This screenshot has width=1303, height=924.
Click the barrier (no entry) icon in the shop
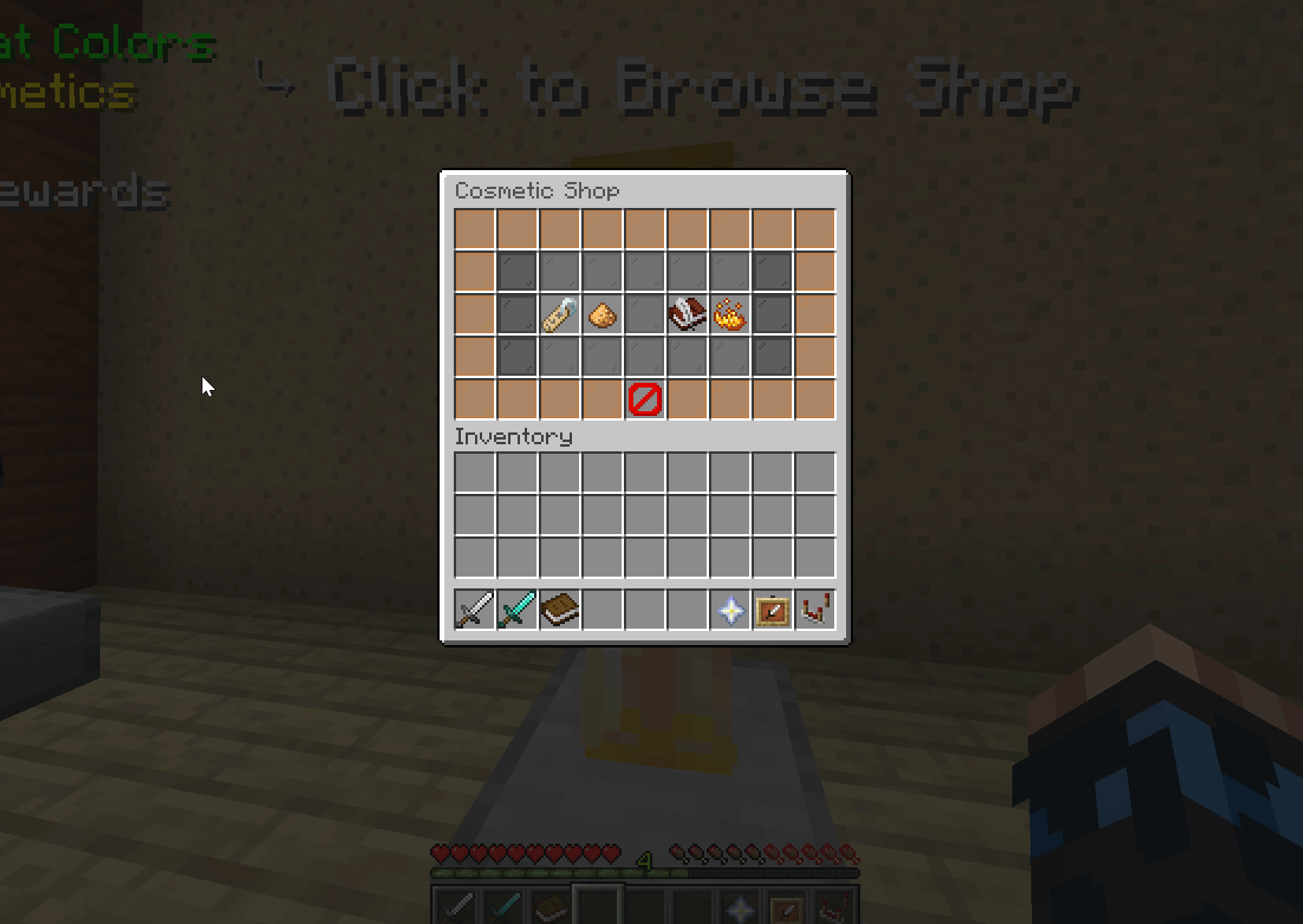tap(644, 400)
